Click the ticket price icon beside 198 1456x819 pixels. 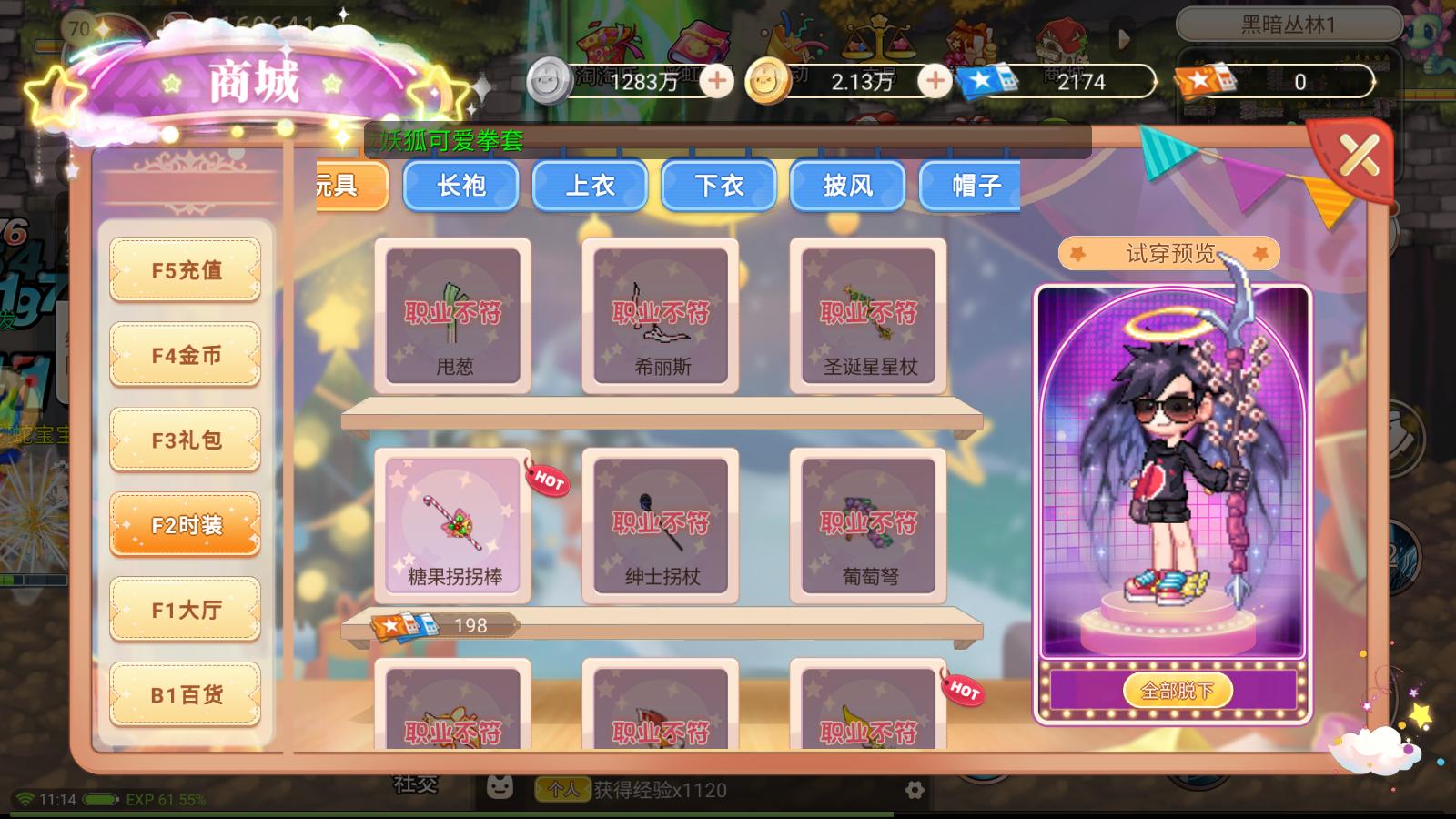(x=404, y=625)
